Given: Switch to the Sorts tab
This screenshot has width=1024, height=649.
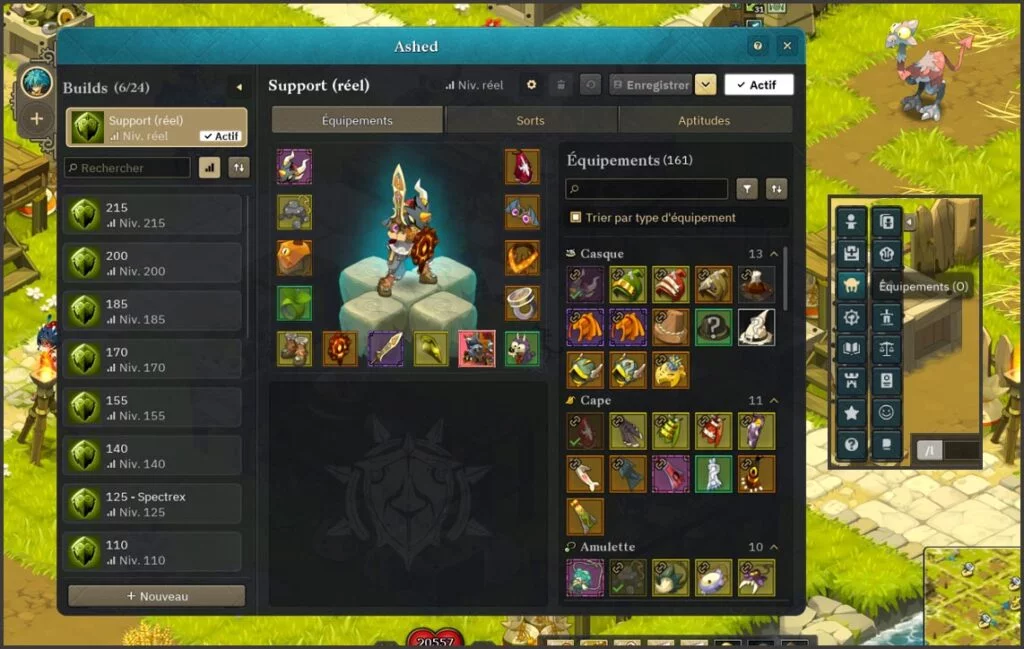Looking at the screenshot, I should [530, 121].
